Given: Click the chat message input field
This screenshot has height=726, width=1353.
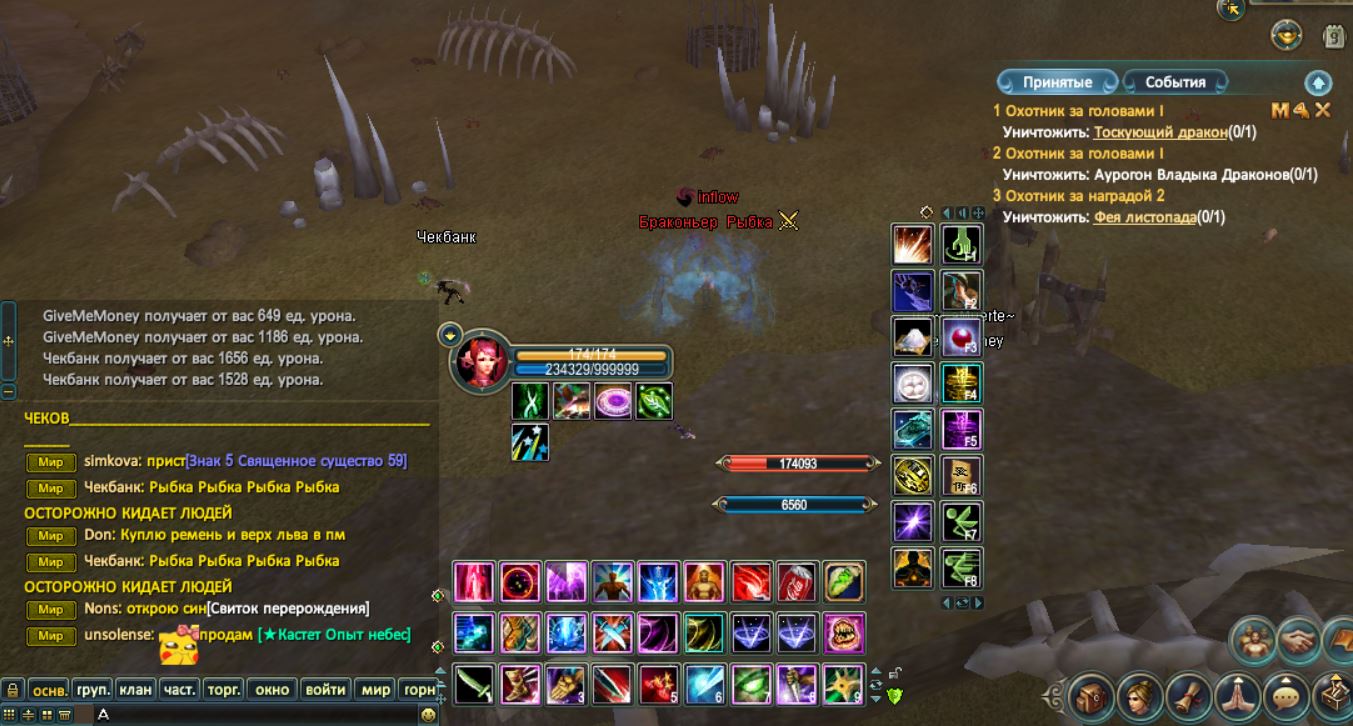Looking at the screenshot, I should [250, 715].
